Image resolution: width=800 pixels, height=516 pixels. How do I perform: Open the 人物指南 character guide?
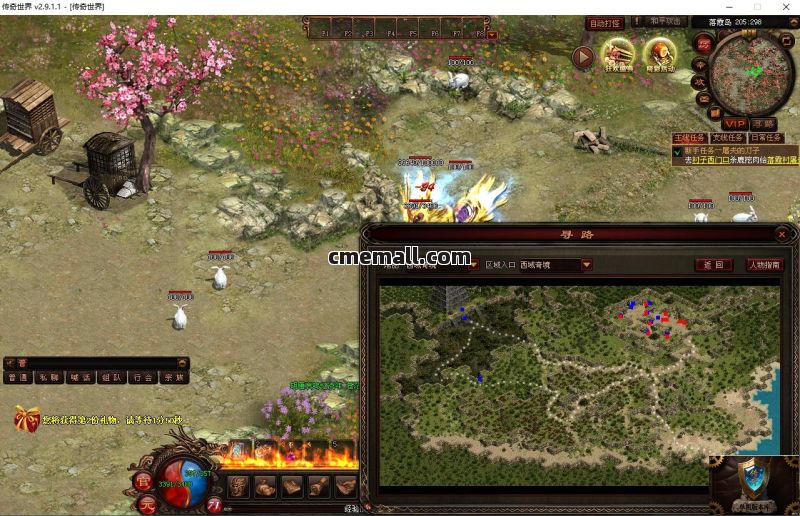click(x=765, y=265)
